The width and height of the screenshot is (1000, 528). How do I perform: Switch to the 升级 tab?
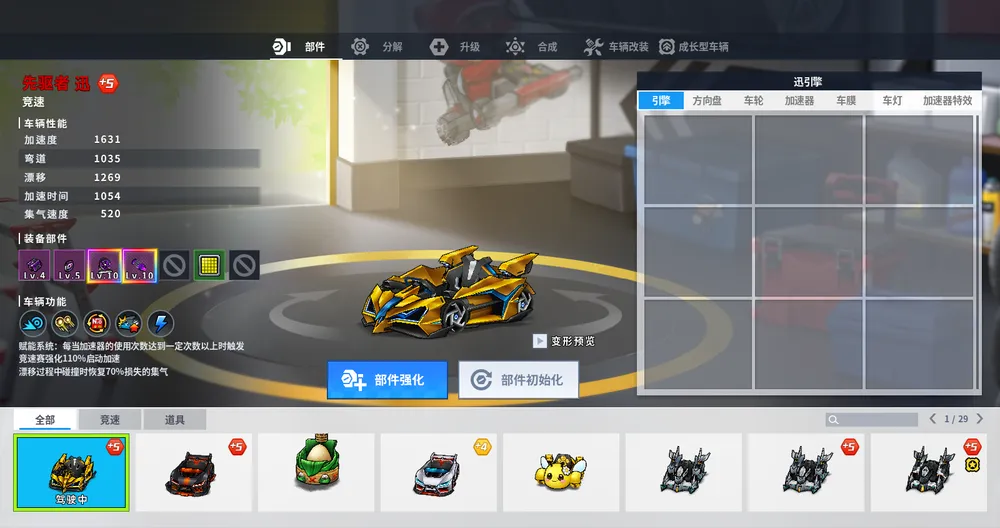click(x=456, y=47)
